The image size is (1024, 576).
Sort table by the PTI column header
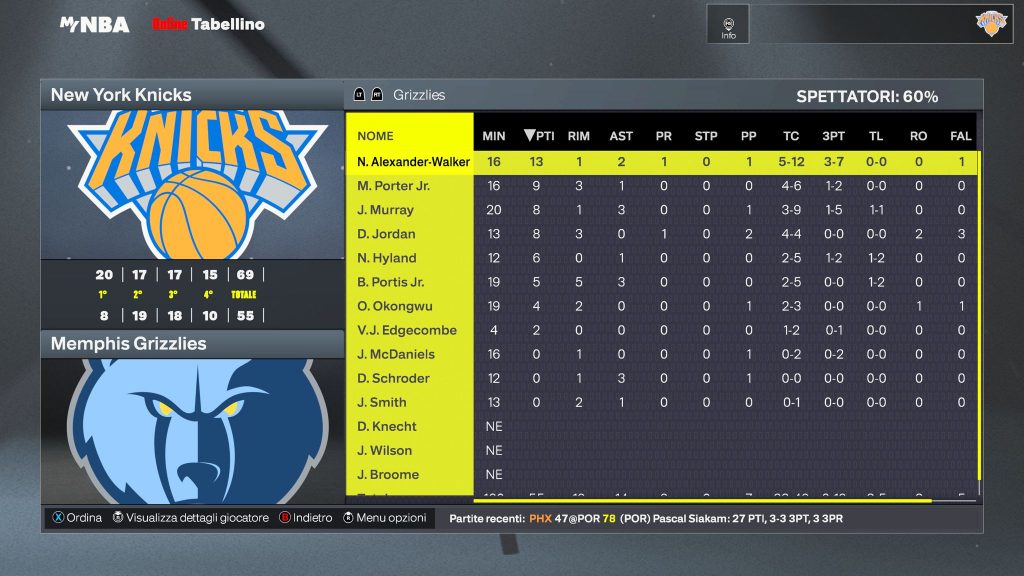(x=539, y=136)
